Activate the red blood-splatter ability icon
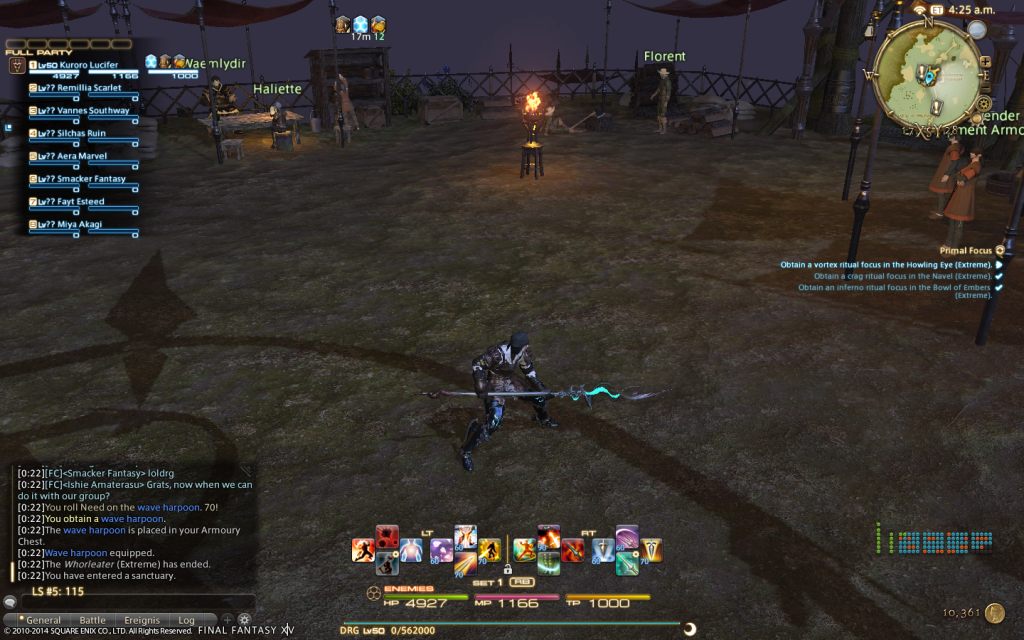The width and height of the screenshot is (1024, 640). (x=387, y=536)
